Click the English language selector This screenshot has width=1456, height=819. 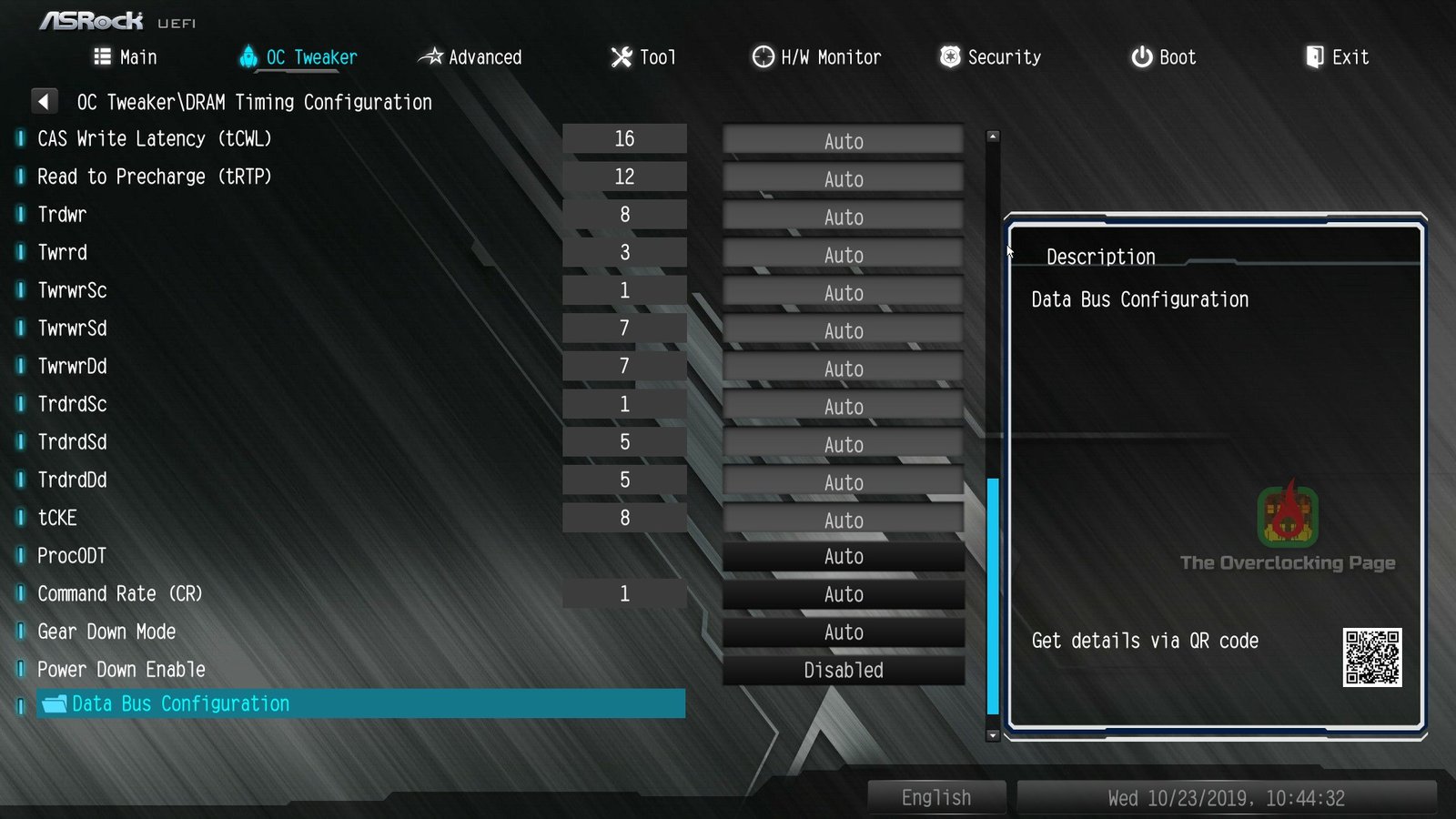click(936, 796)
